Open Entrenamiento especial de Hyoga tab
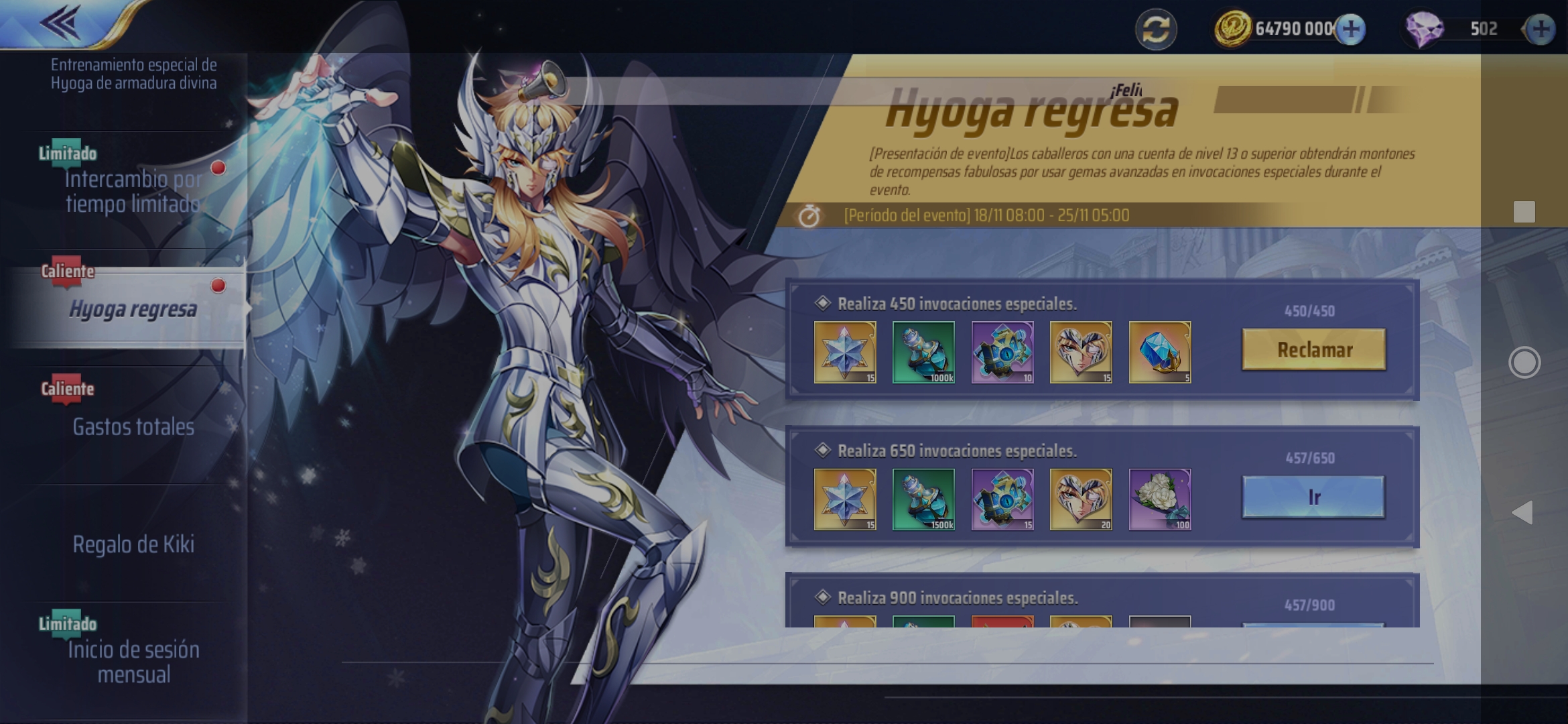The height and width of the screenshot is (724, 1568). tap(133, 74)
